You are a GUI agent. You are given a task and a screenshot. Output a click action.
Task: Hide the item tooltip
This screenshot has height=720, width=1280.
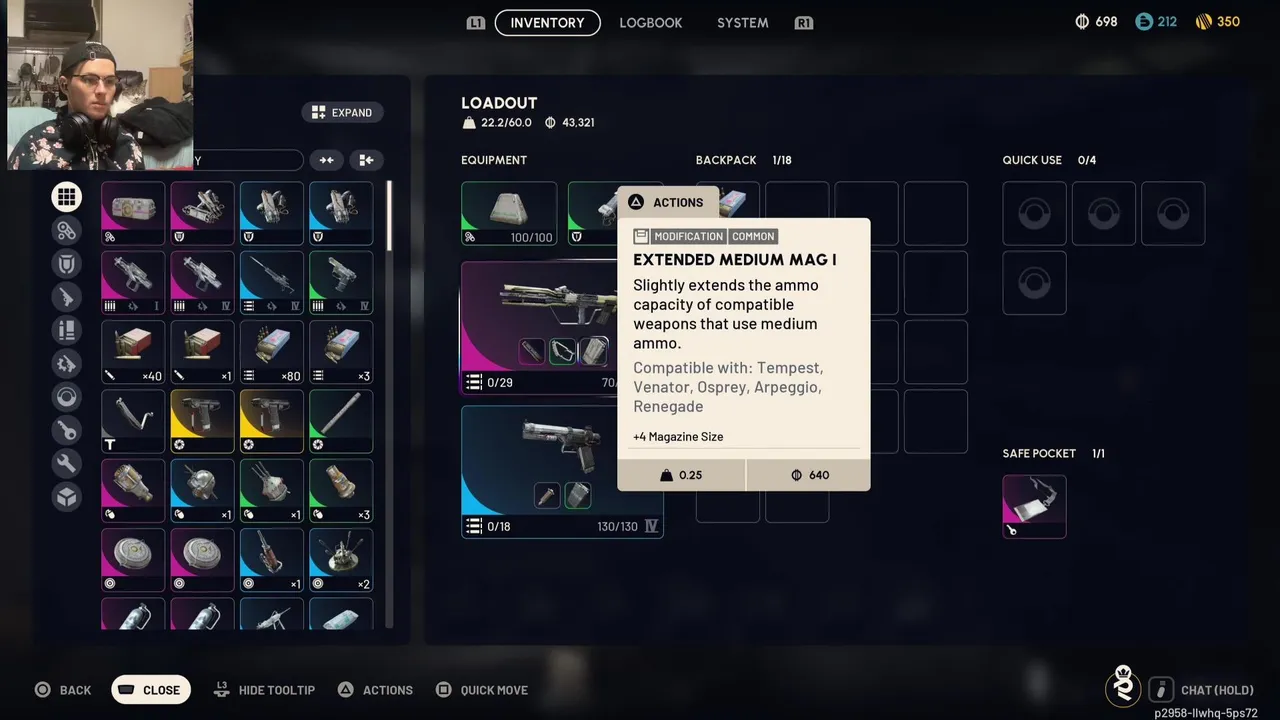pyautogui.click(x=265, y=690)
